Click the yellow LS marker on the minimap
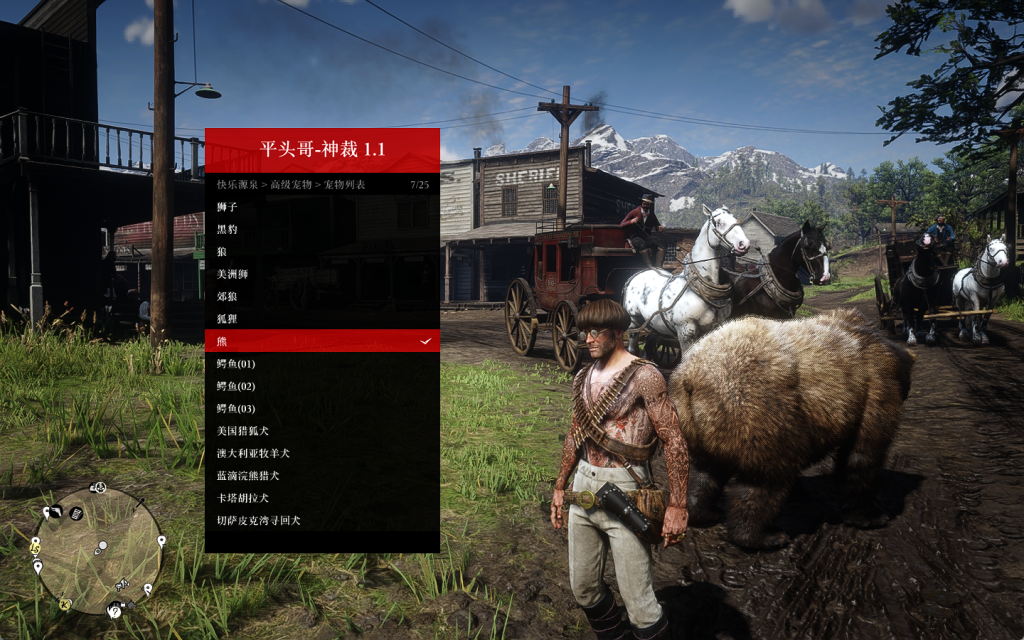The width and height of the screenshot is (1024, 640). point(36,548)
